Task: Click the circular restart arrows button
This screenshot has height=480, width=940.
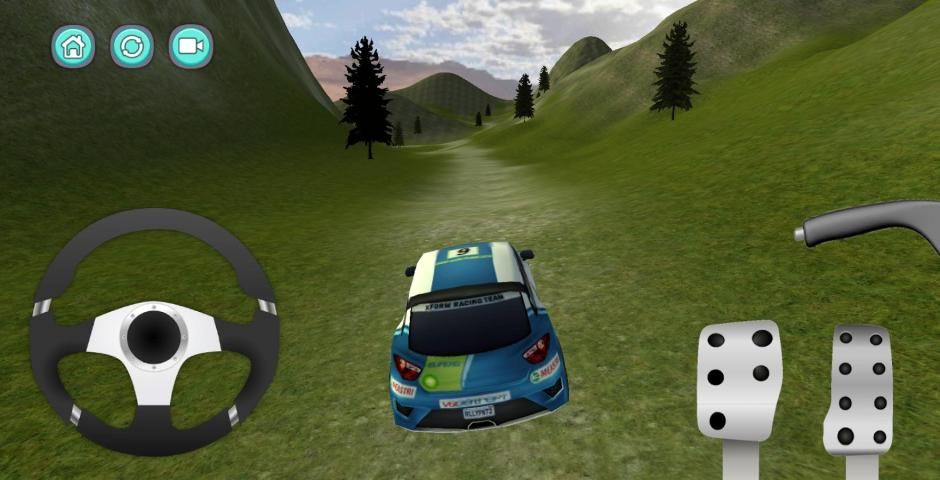Action: point(131,46)
